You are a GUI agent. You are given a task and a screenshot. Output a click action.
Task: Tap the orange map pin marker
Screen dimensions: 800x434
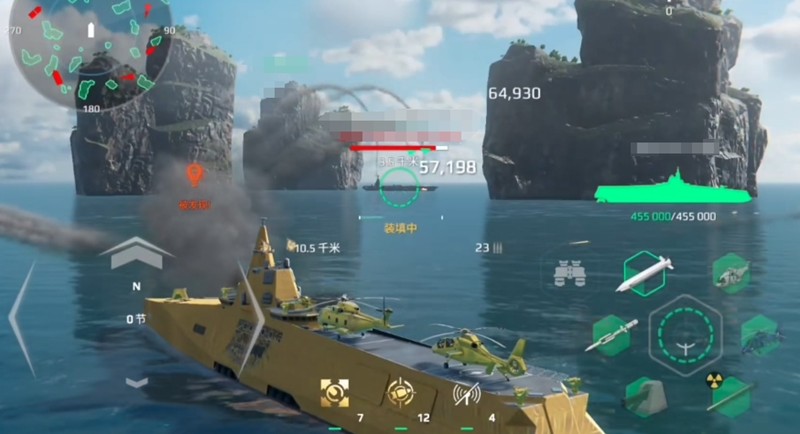195,177
